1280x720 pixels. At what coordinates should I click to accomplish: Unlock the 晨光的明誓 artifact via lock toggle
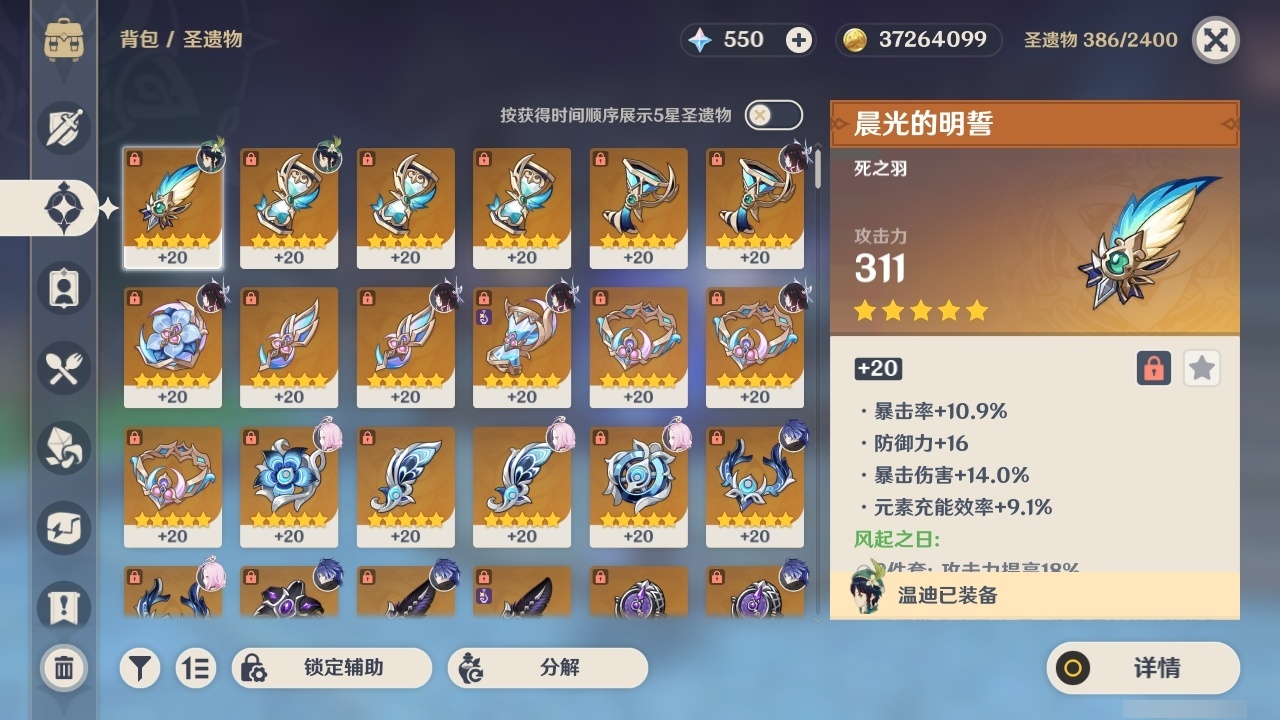pos(1152,368)
